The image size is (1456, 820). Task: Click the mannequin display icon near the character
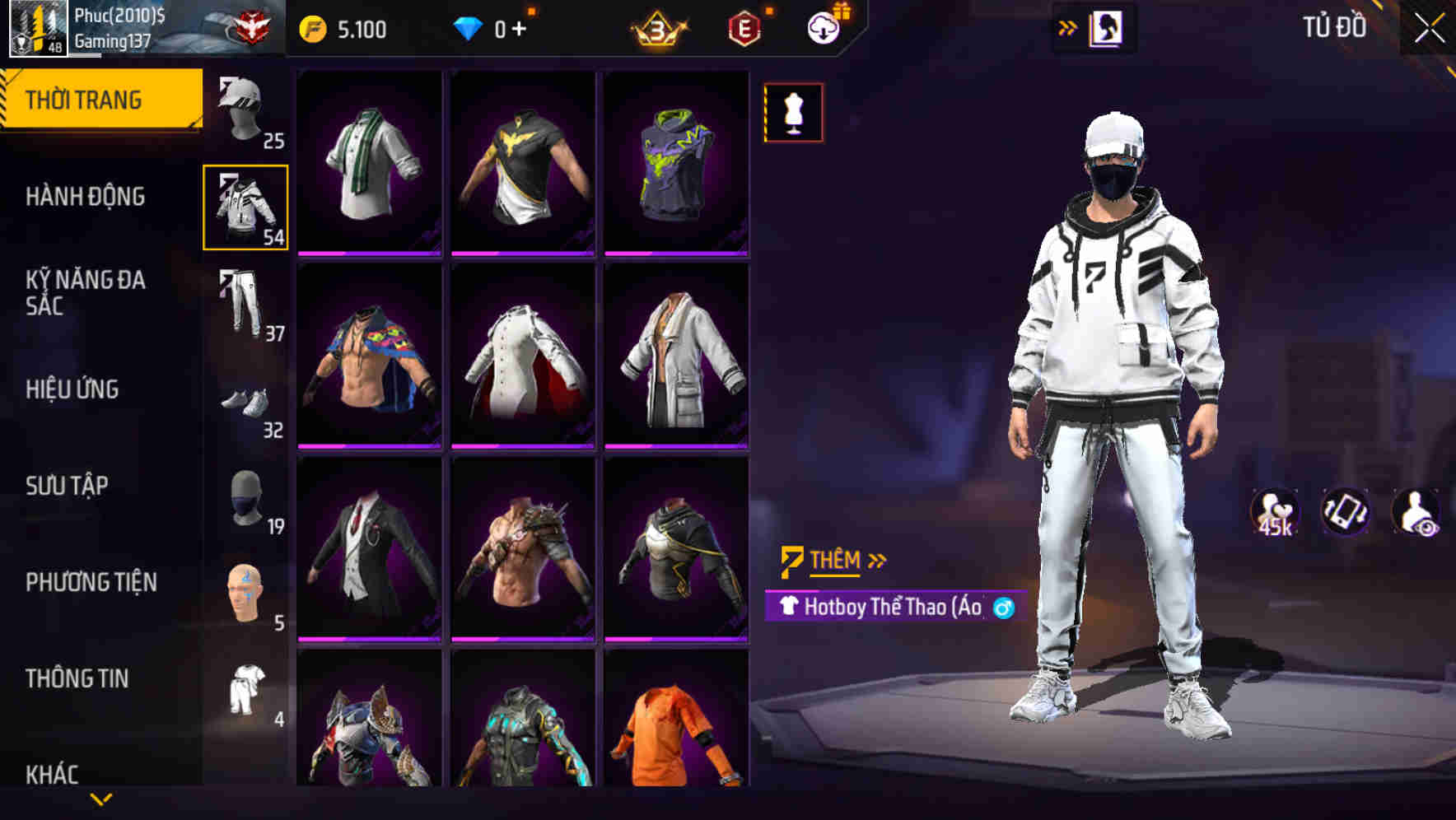tap(792, 113)
